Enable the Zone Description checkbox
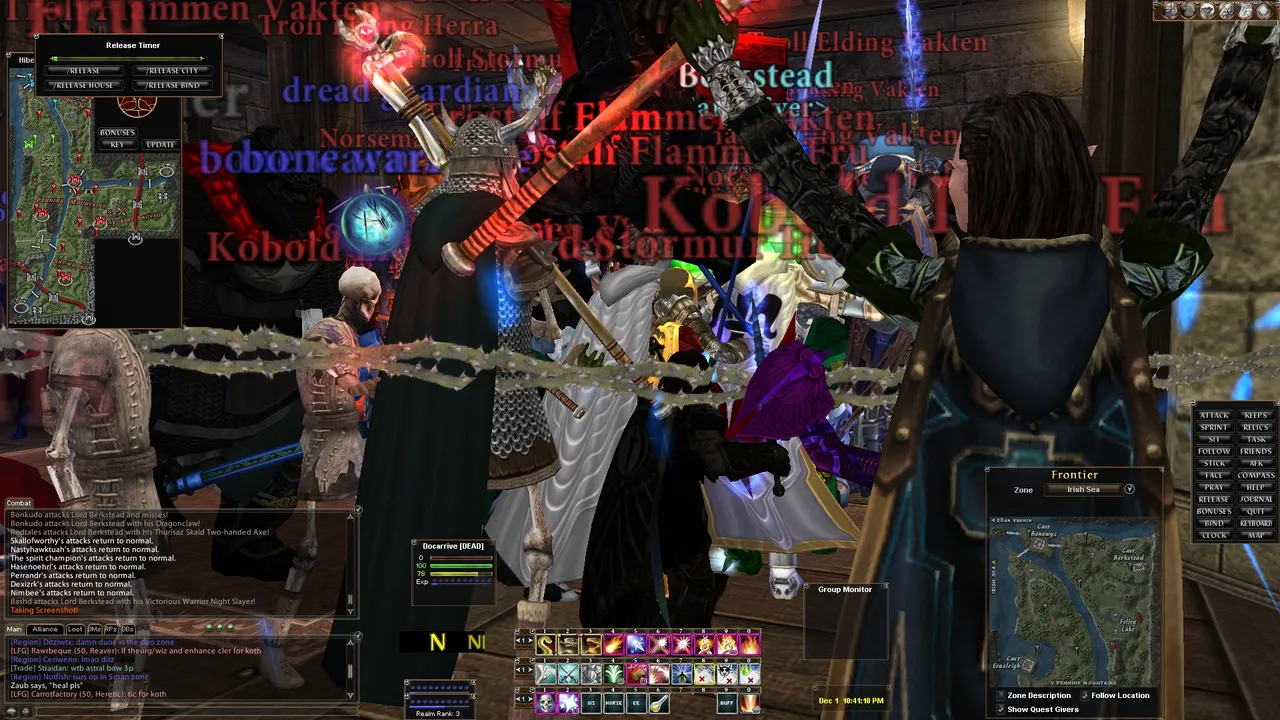Viewport: 1280px width, 720px height. tap(1000, 695)
